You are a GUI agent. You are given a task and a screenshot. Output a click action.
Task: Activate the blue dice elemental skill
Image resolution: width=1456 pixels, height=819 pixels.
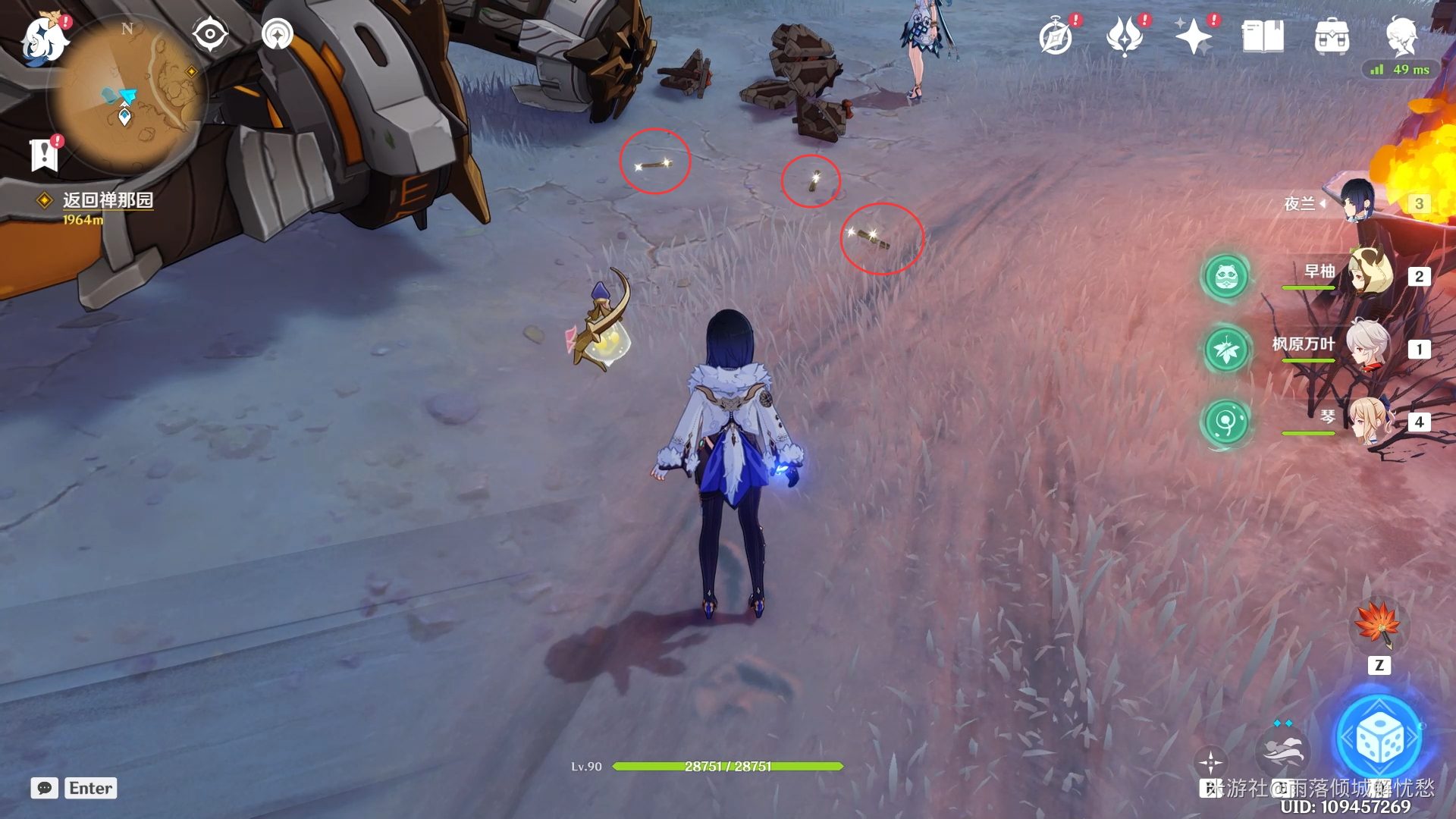1379,739
